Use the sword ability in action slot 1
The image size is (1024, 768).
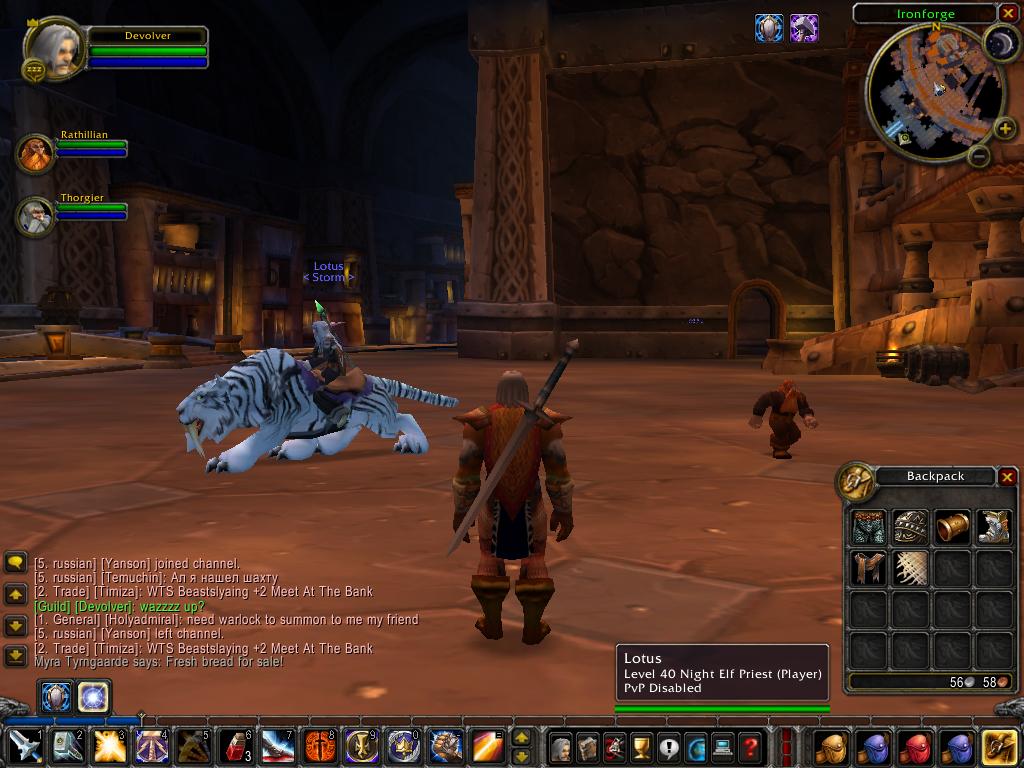click(x=23, y=746)
